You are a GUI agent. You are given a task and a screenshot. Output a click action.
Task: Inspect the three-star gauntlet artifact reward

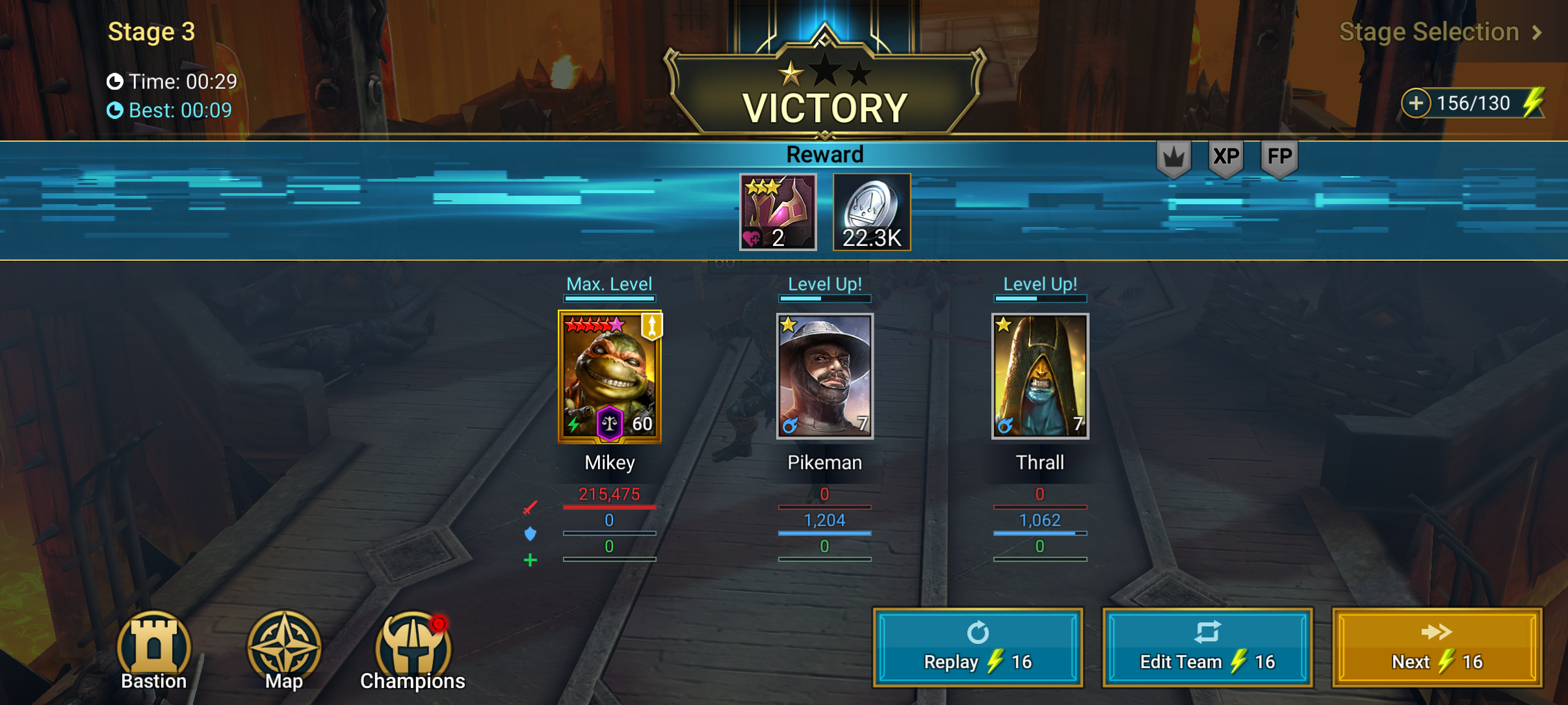coord(778,212)
